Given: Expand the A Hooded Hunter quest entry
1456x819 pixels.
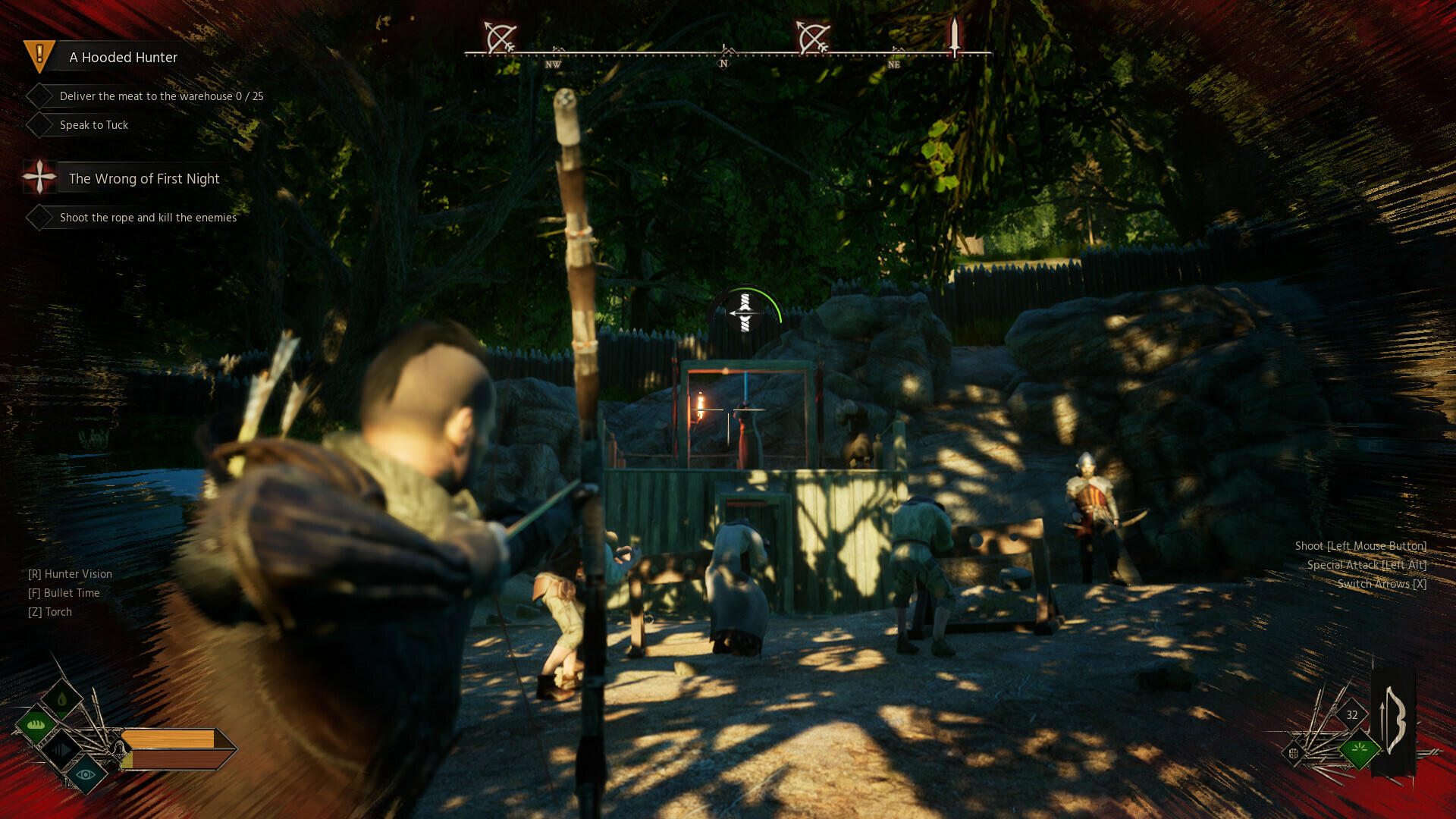Looking at the screenshot, I should coord(122,57).
